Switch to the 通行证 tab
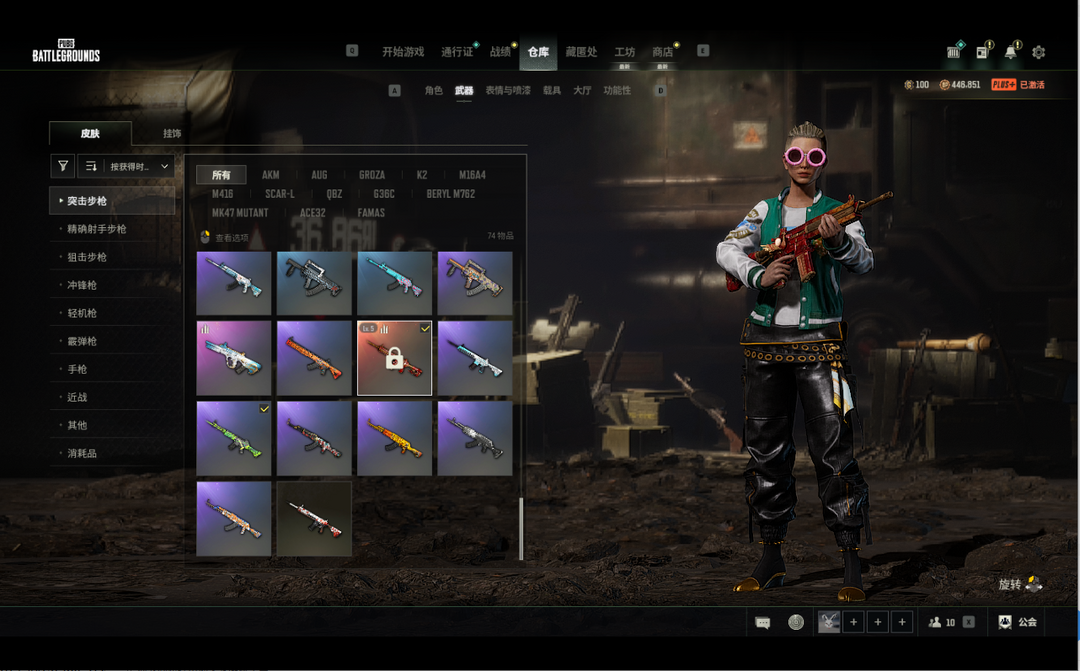 pos(457,52)
